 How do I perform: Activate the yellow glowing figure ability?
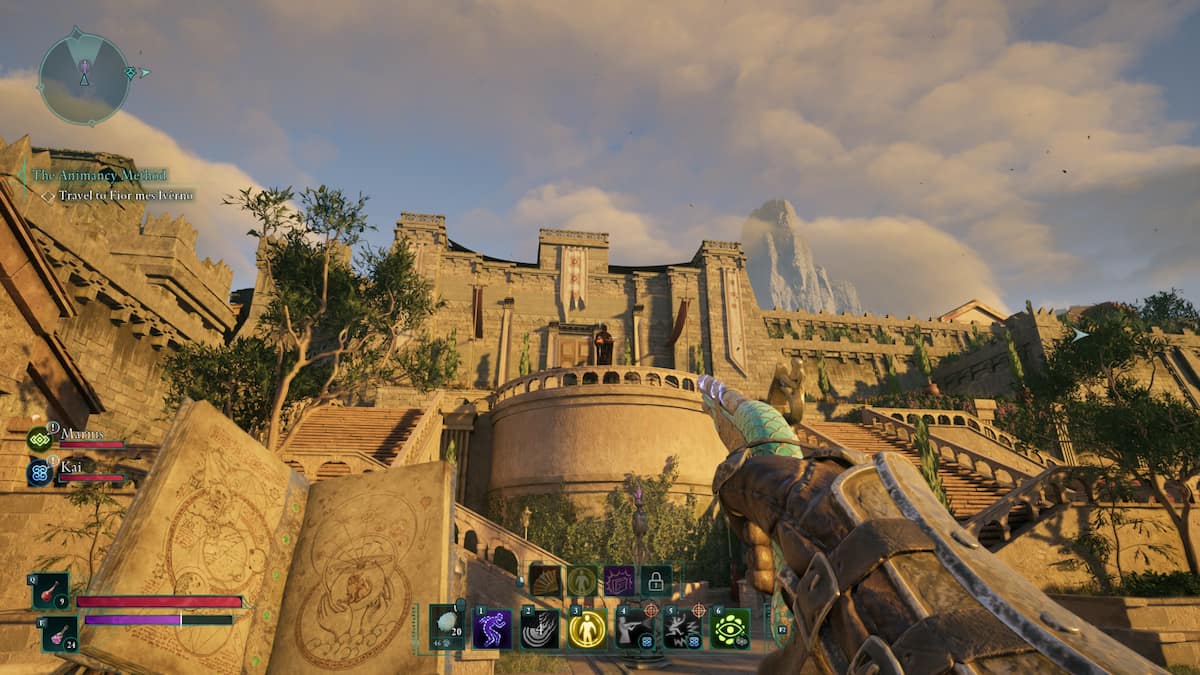pos(587,629)
